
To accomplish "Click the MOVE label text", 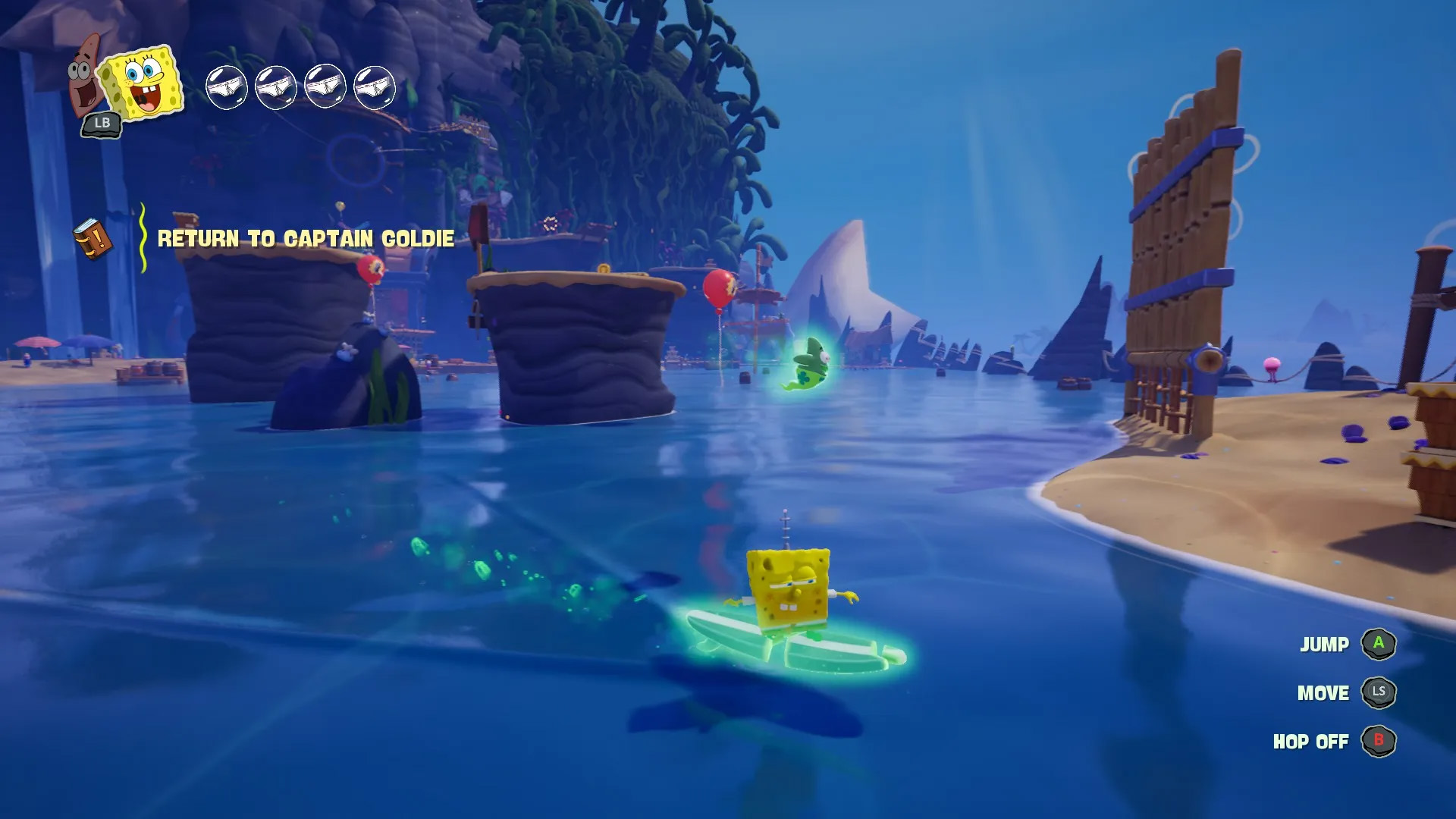I will pyautogui.click(x=1323, y=693).
